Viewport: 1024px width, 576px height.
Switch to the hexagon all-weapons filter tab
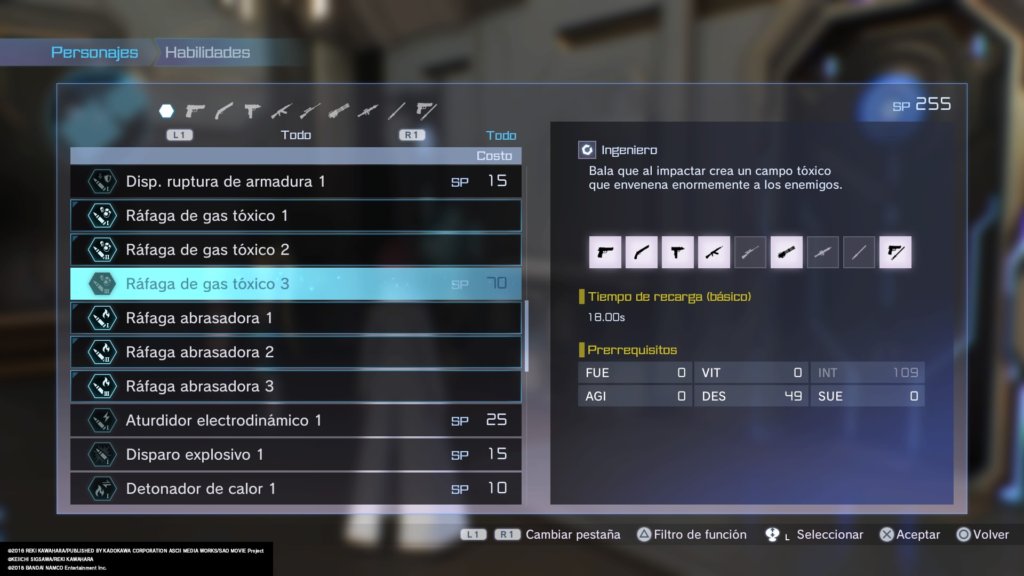pyautogui.click(x=167, y=110)
